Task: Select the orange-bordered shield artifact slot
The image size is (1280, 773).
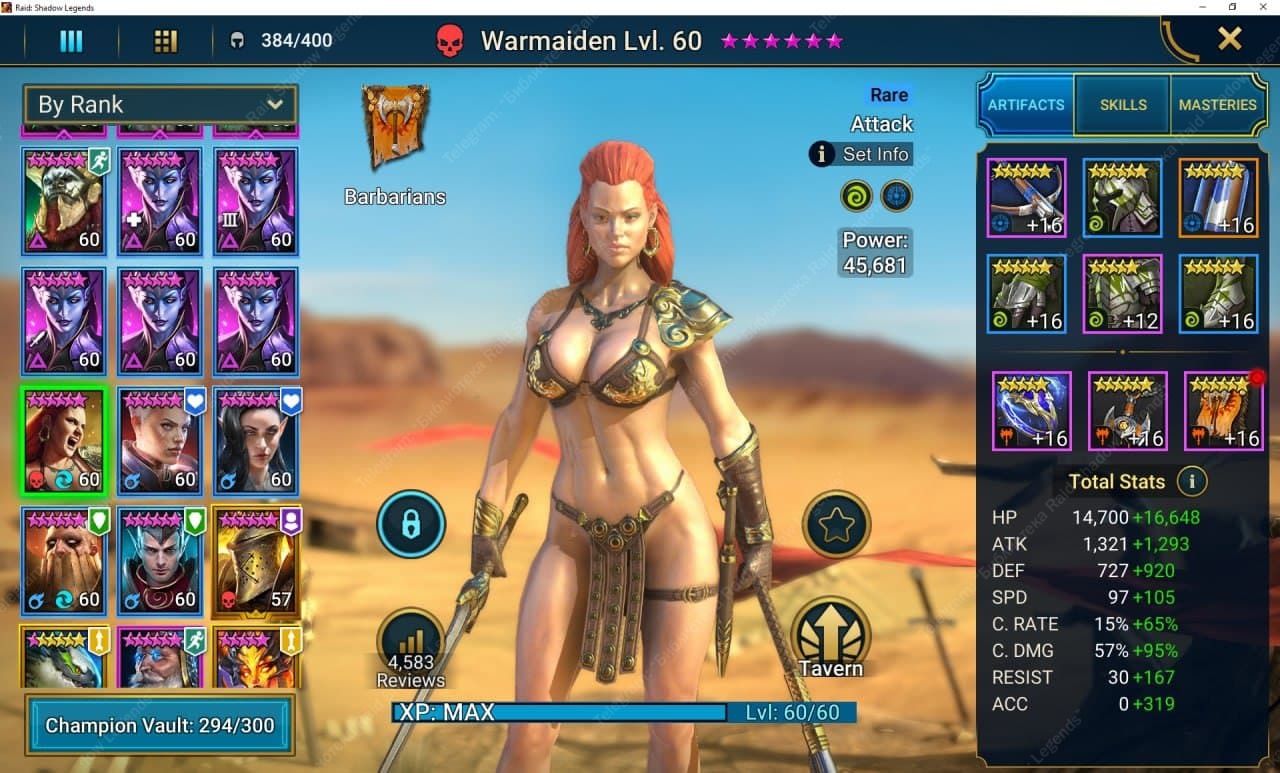Action: tap(1217, 198)
